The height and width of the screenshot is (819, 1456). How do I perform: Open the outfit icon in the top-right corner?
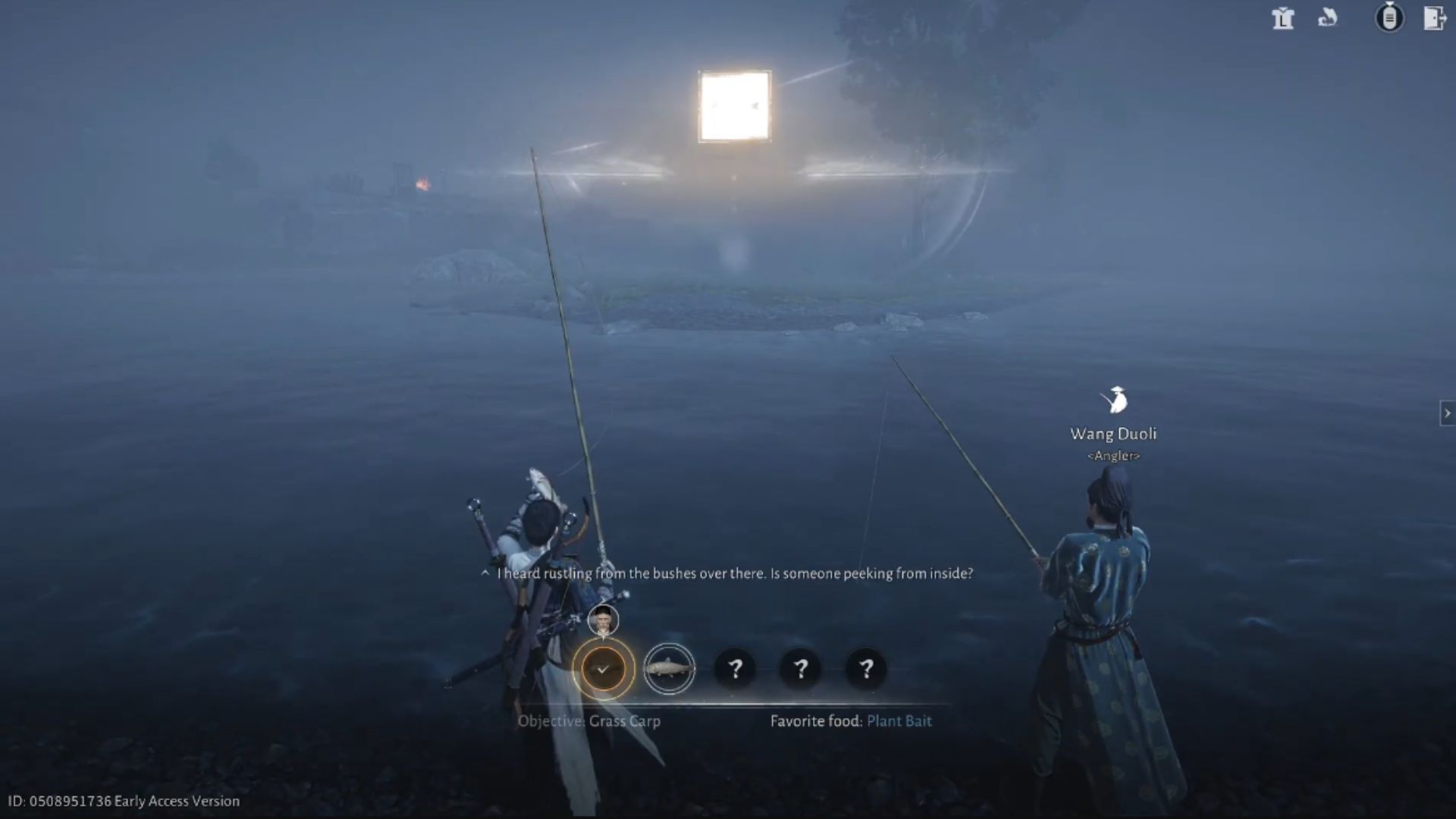click(x=1283, y=20)
